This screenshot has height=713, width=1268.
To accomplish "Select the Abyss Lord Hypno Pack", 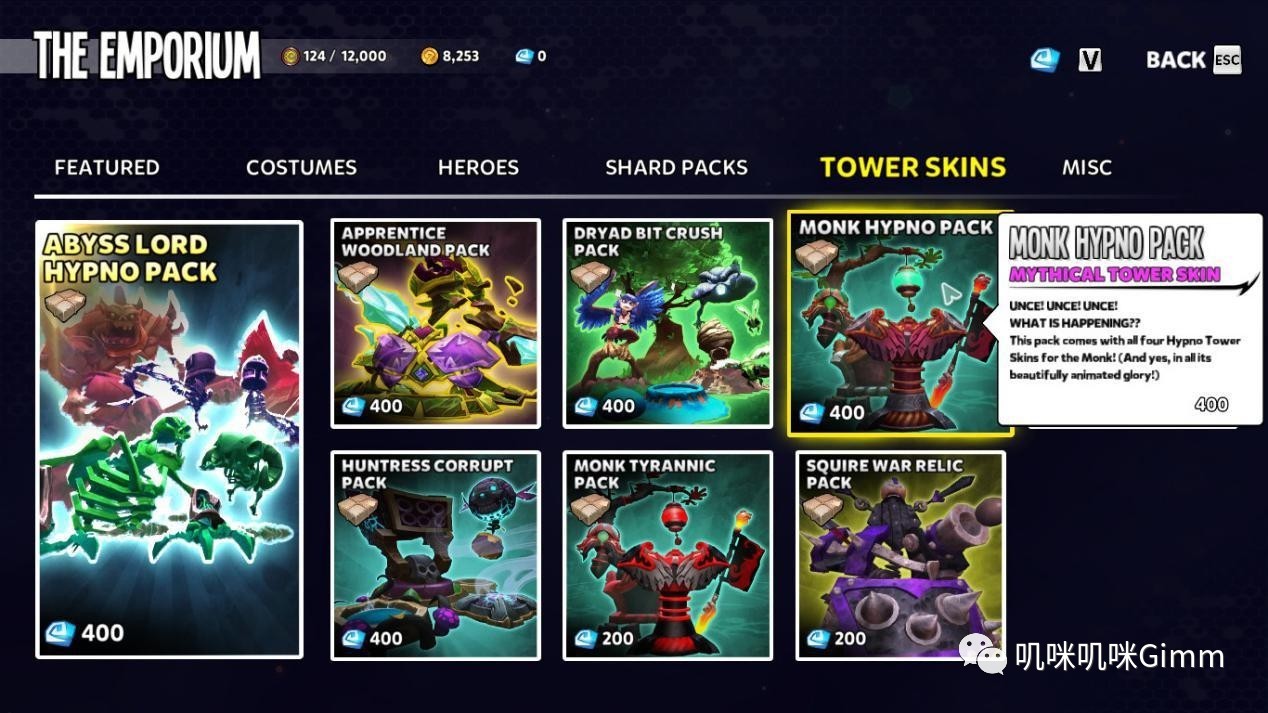I will pos(169,439).
